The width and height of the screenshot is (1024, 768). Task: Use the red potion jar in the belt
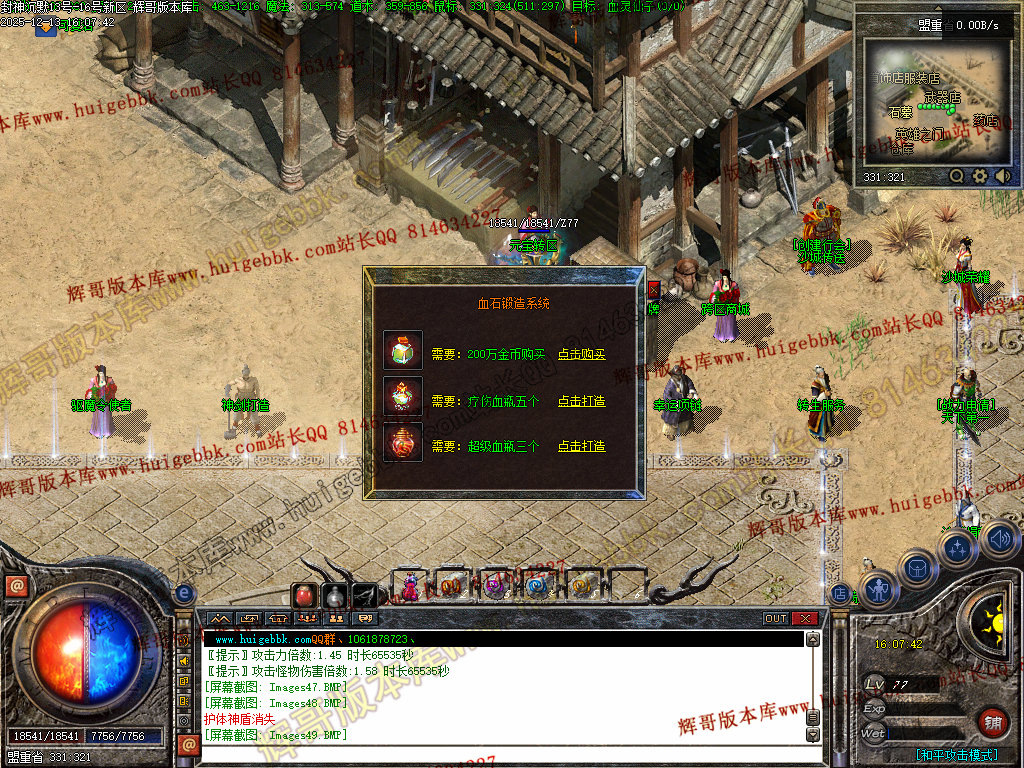coord(304,596)
